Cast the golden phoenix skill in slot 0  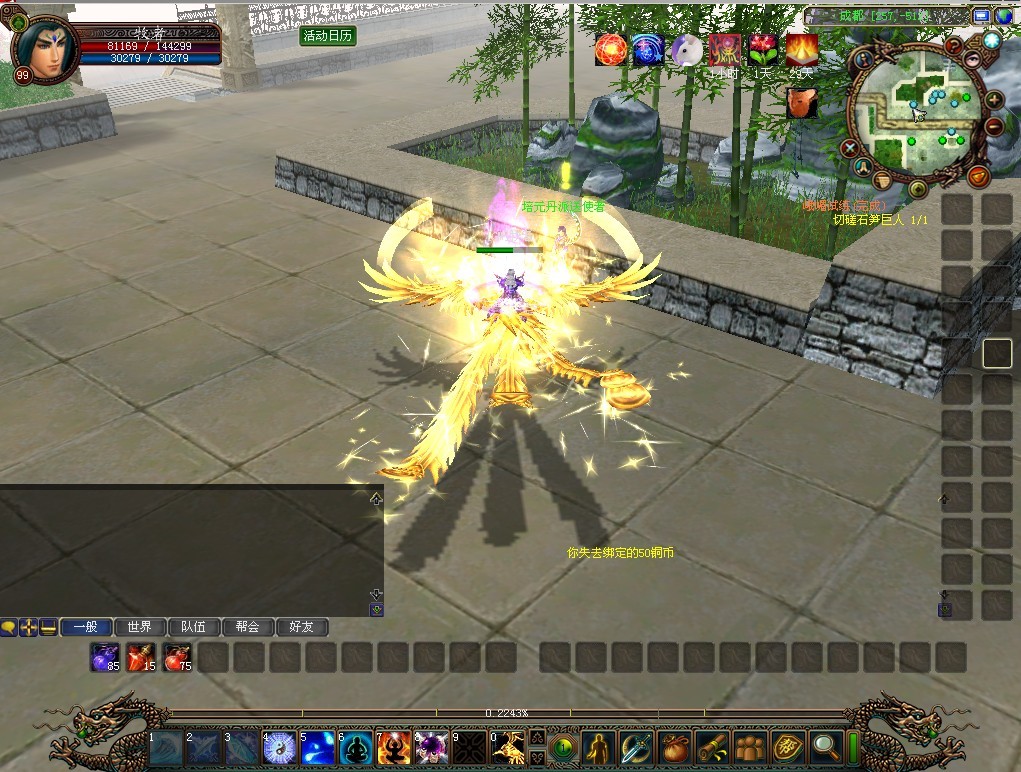(508, 748)
